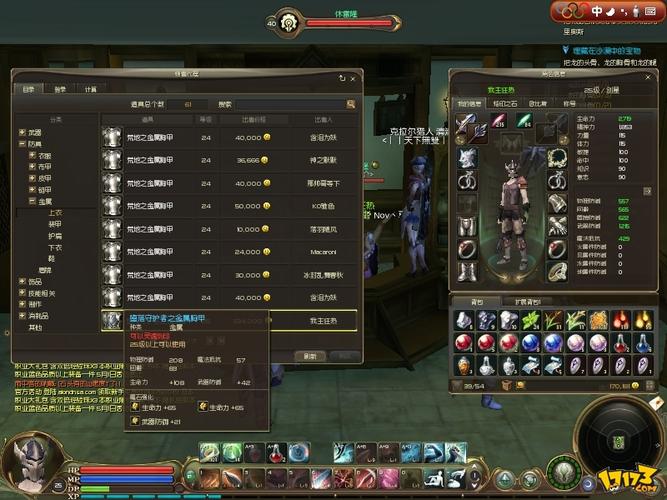
Task: Switch to the 扩展背包 expanded bag tab
Action: pyautogui.click(x=527, y=301)
